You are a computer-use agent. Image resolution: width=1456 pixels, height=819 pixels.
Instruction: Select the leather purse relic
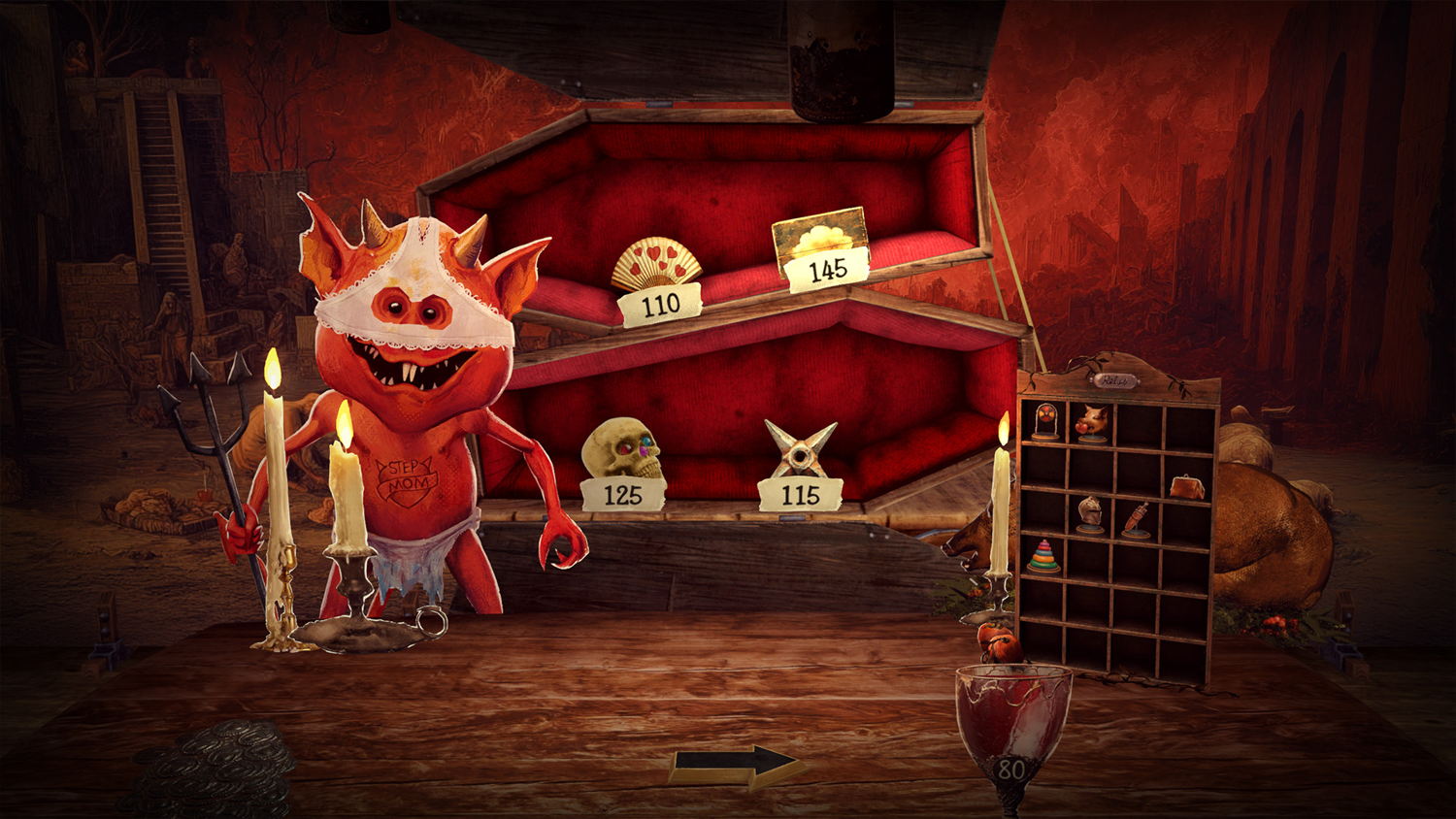pyautogui.click(x=1187, y=487)
